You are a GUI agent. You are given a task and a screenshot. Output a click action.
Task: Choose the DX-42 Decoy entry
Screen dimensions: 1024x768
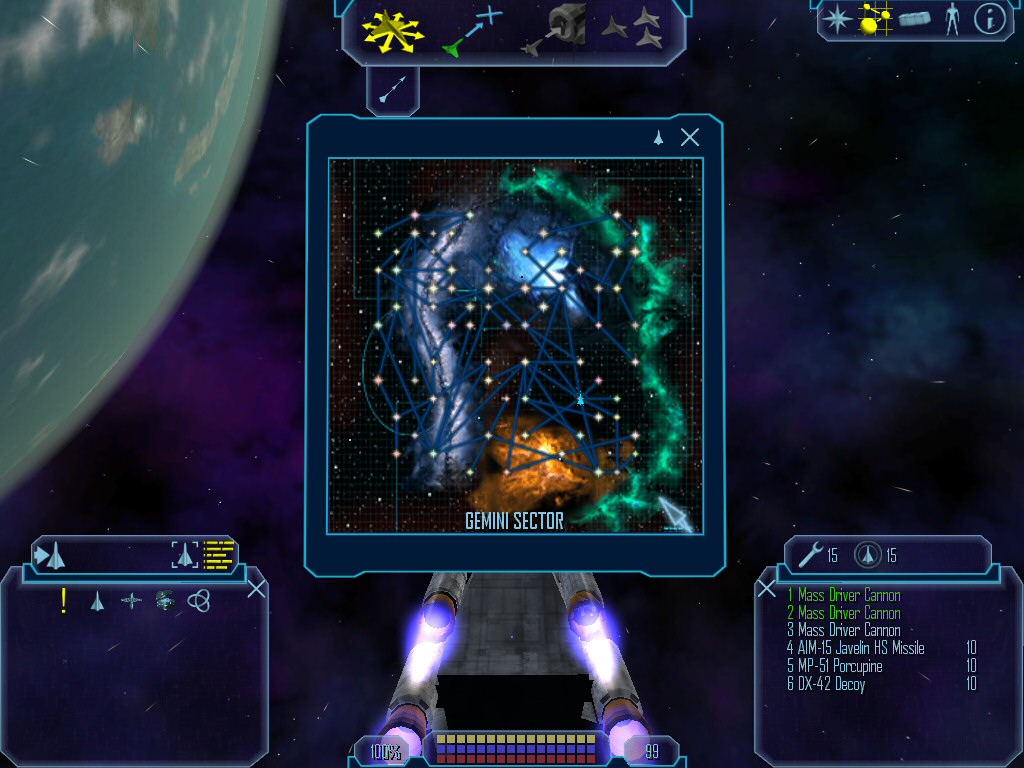[825, 684]
